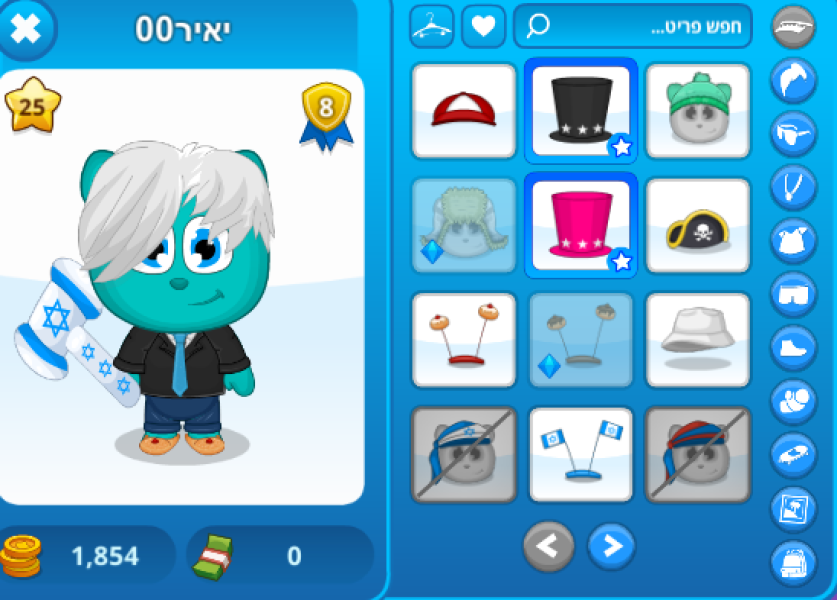Choose the white bucket hat

click(697, 340)
